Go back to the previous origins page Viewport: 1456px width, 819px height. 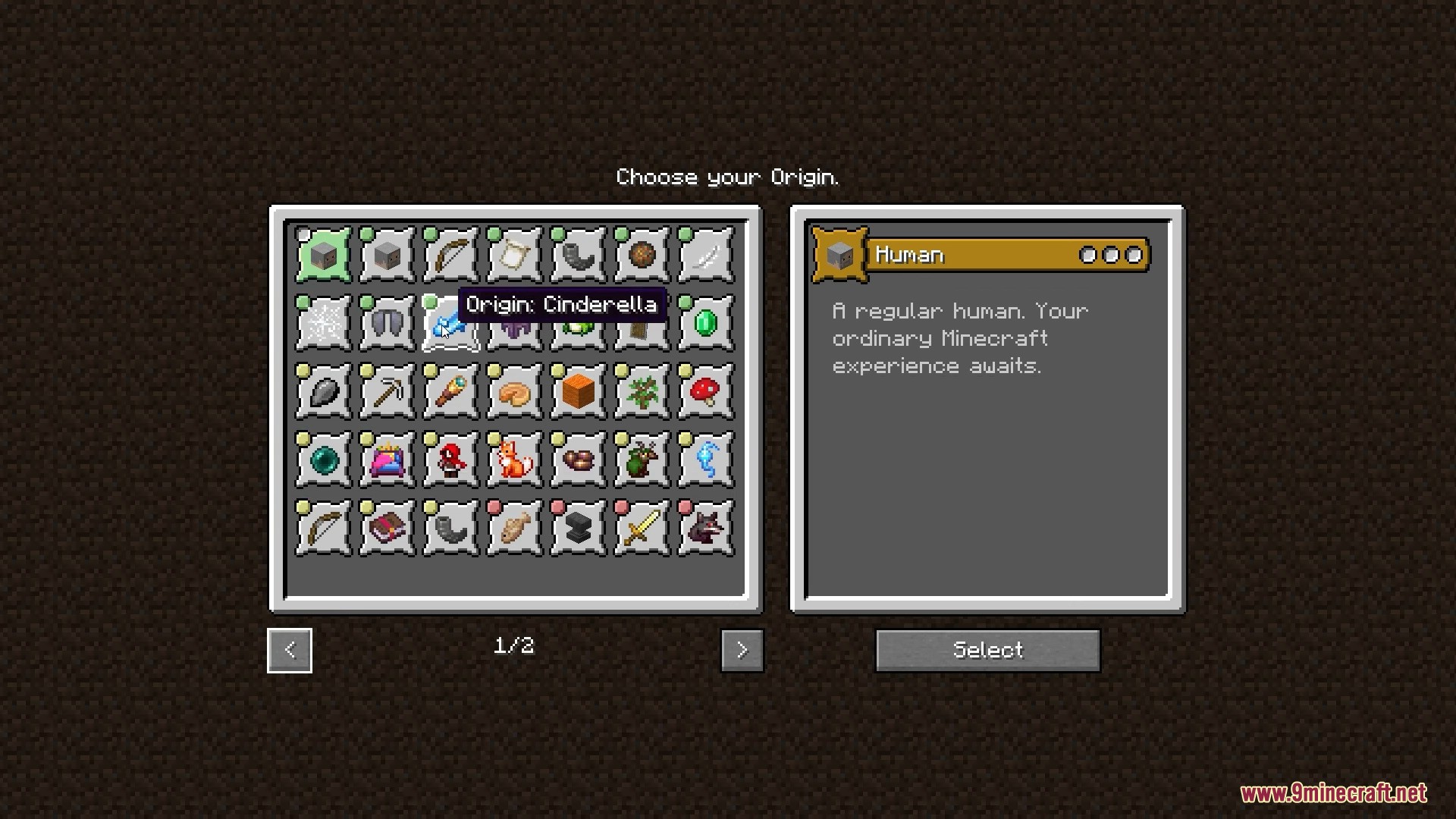tap(290, 650)
